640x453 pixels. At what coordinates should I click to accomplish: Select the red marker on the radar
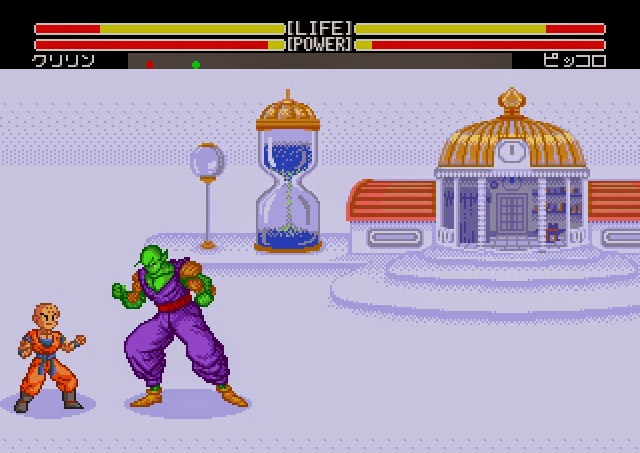(150, 65)
